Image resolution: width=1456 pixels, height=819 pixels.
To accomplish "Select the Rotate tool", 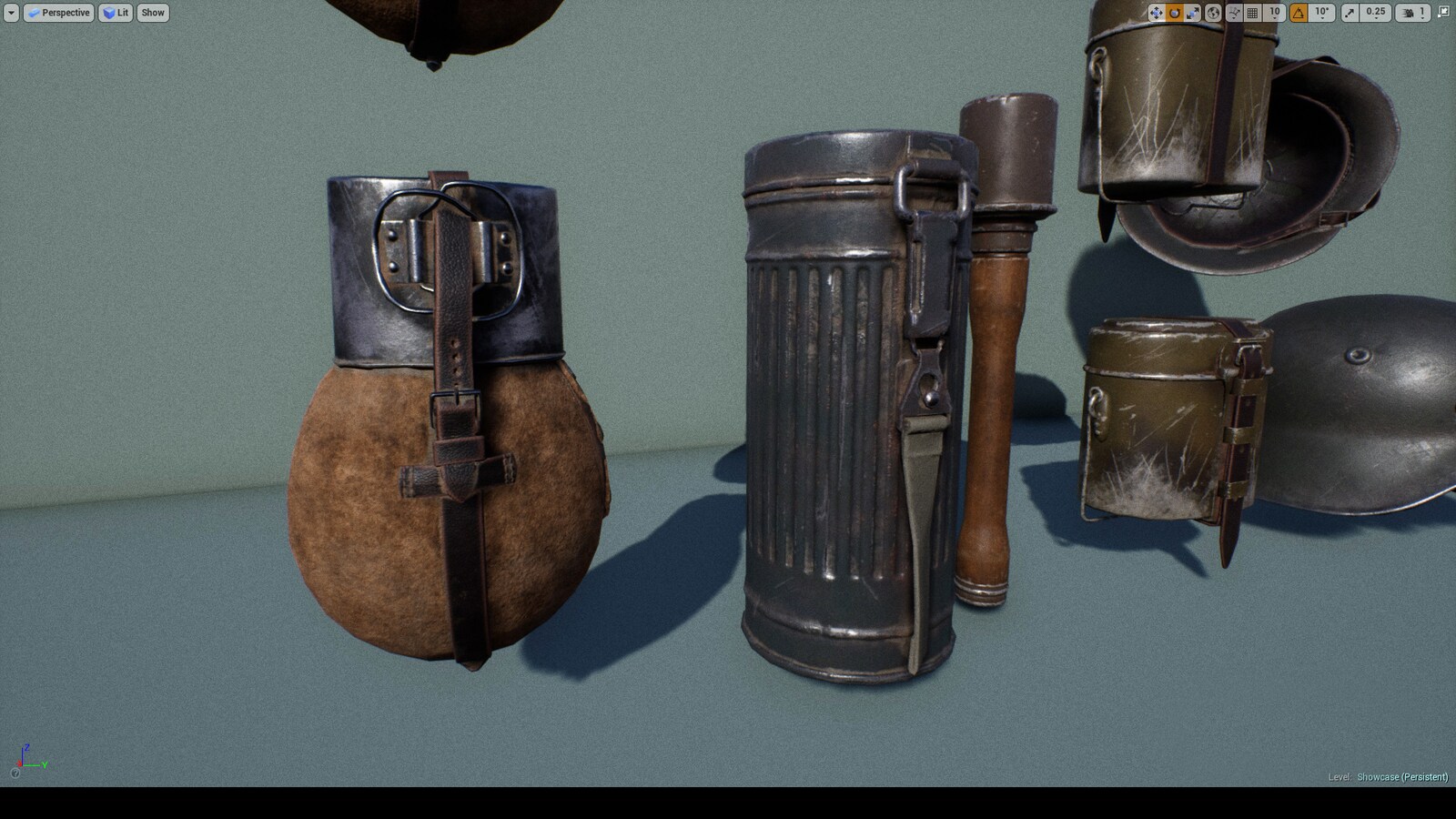I will 1175,12.
